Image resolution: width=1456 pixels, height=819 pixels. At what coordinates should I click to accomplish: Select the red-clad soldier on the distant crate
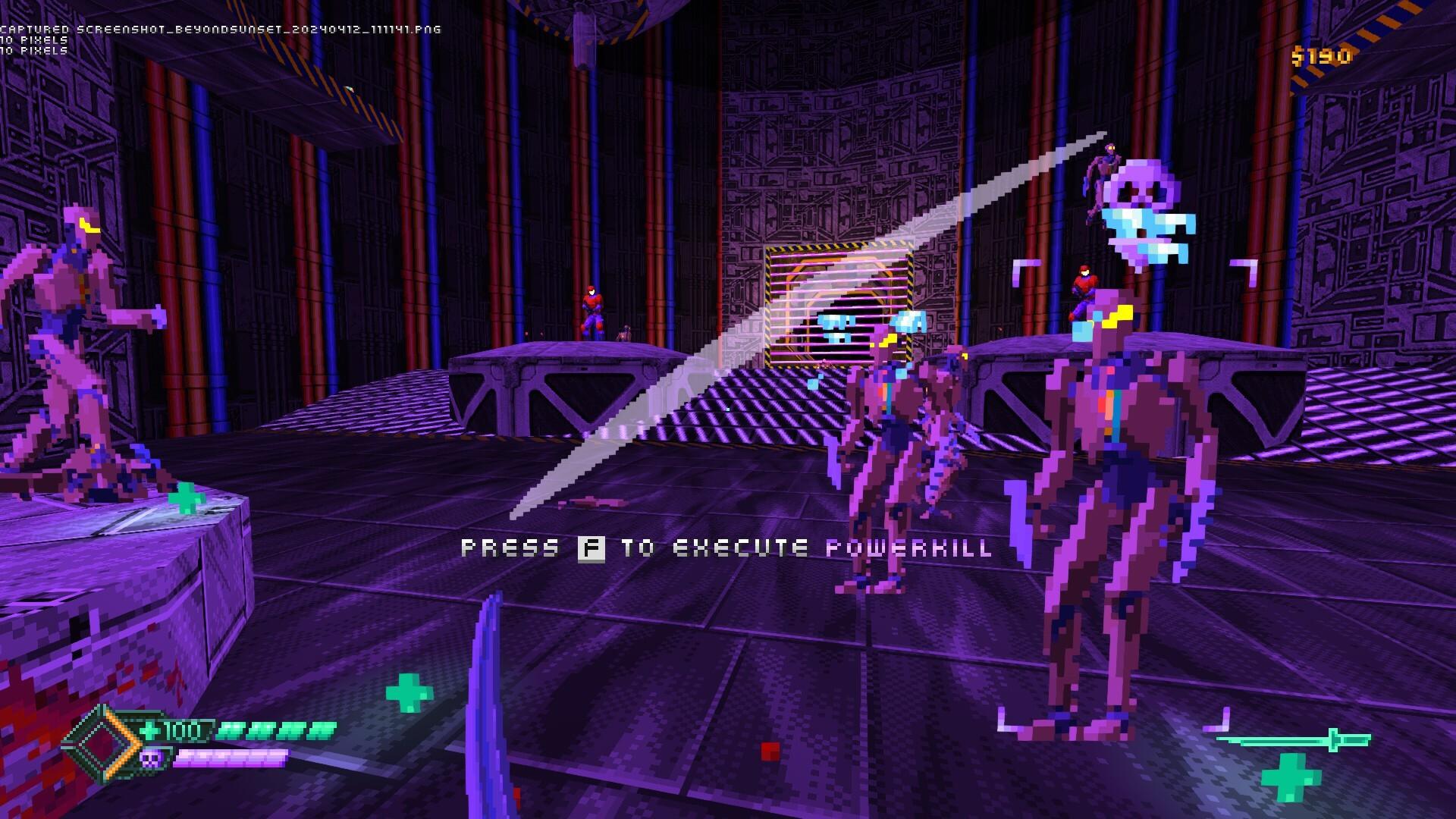[593, 307]
